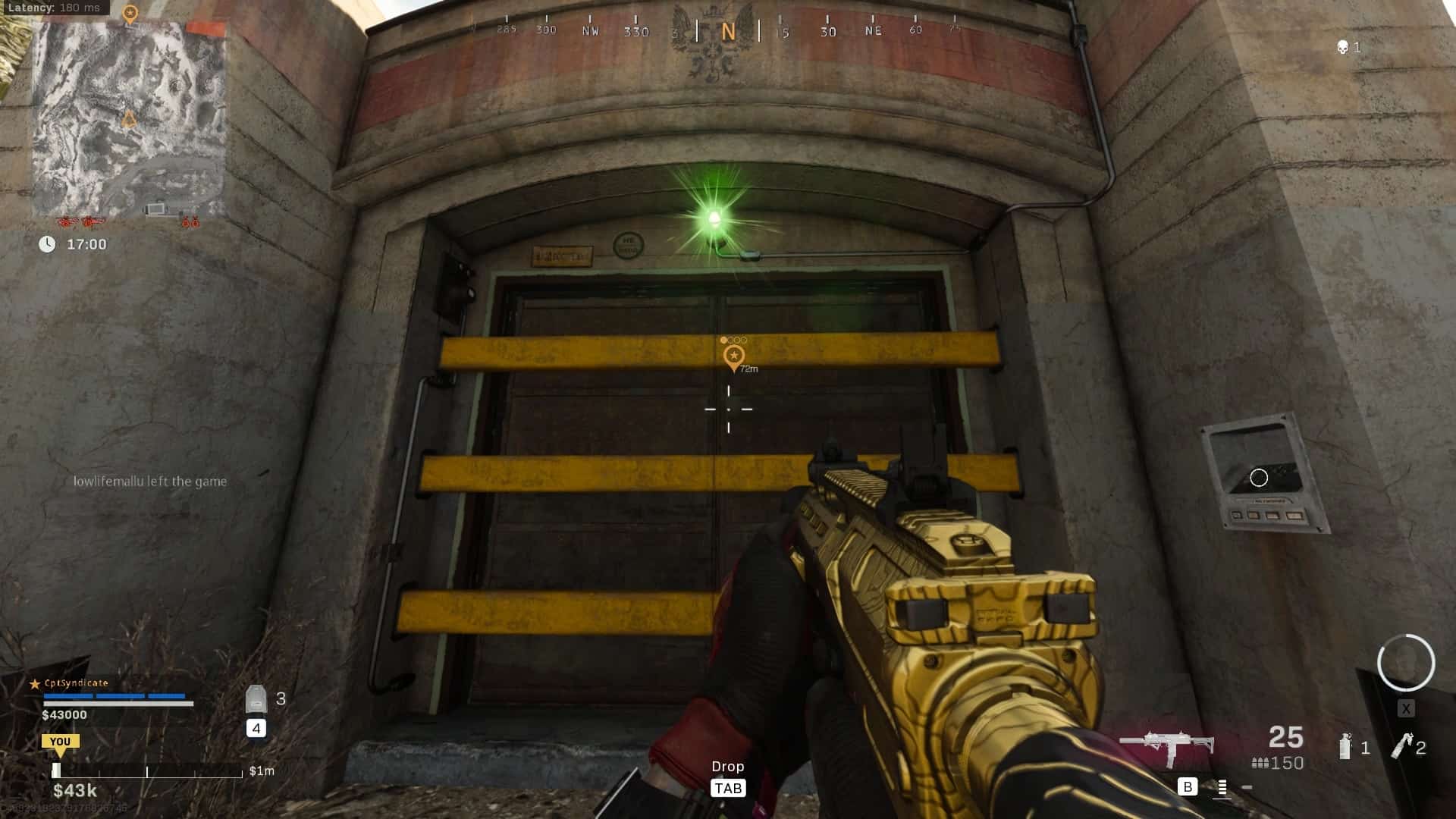Click the armor plate icon
Screen dimensions: 1456x819
256,698
